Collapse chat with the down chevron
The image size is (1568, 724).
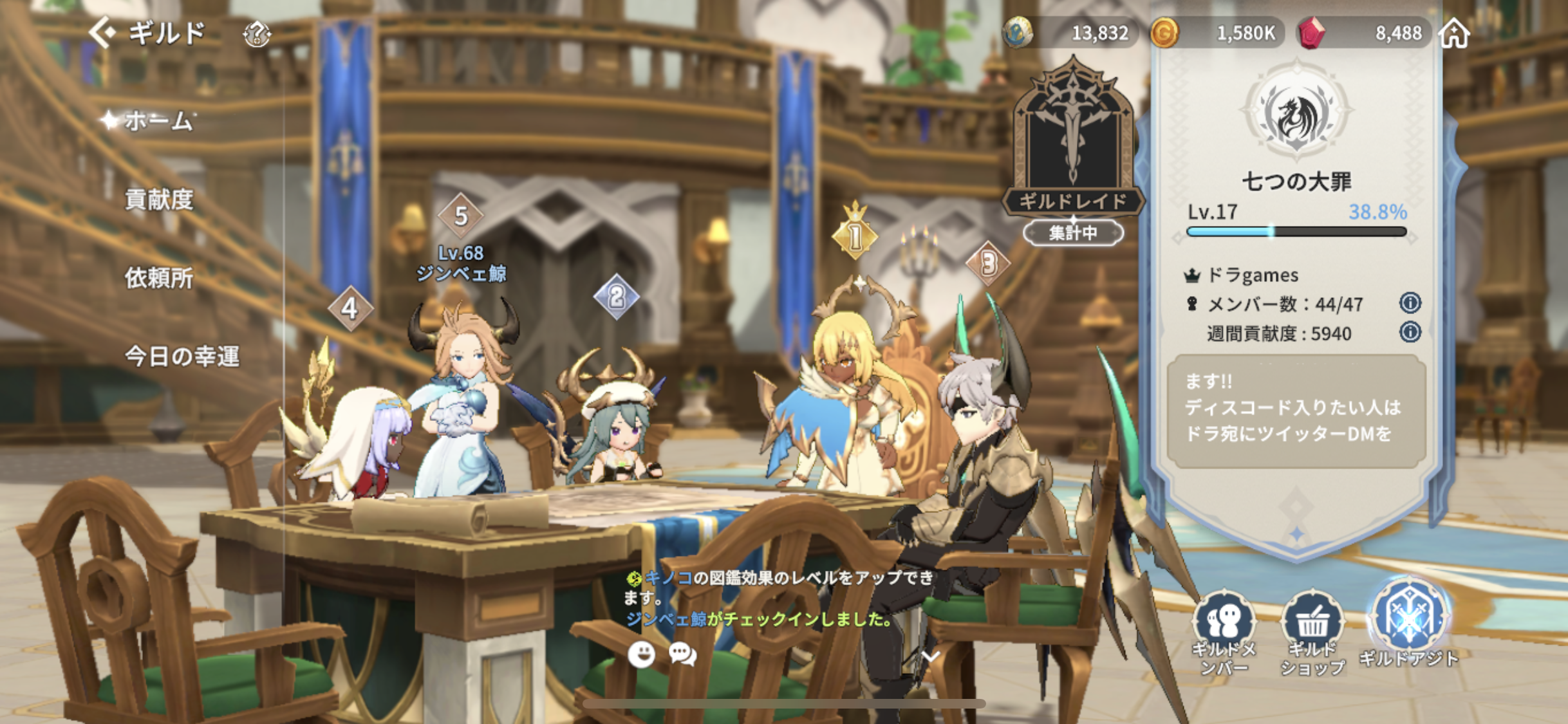931,656
